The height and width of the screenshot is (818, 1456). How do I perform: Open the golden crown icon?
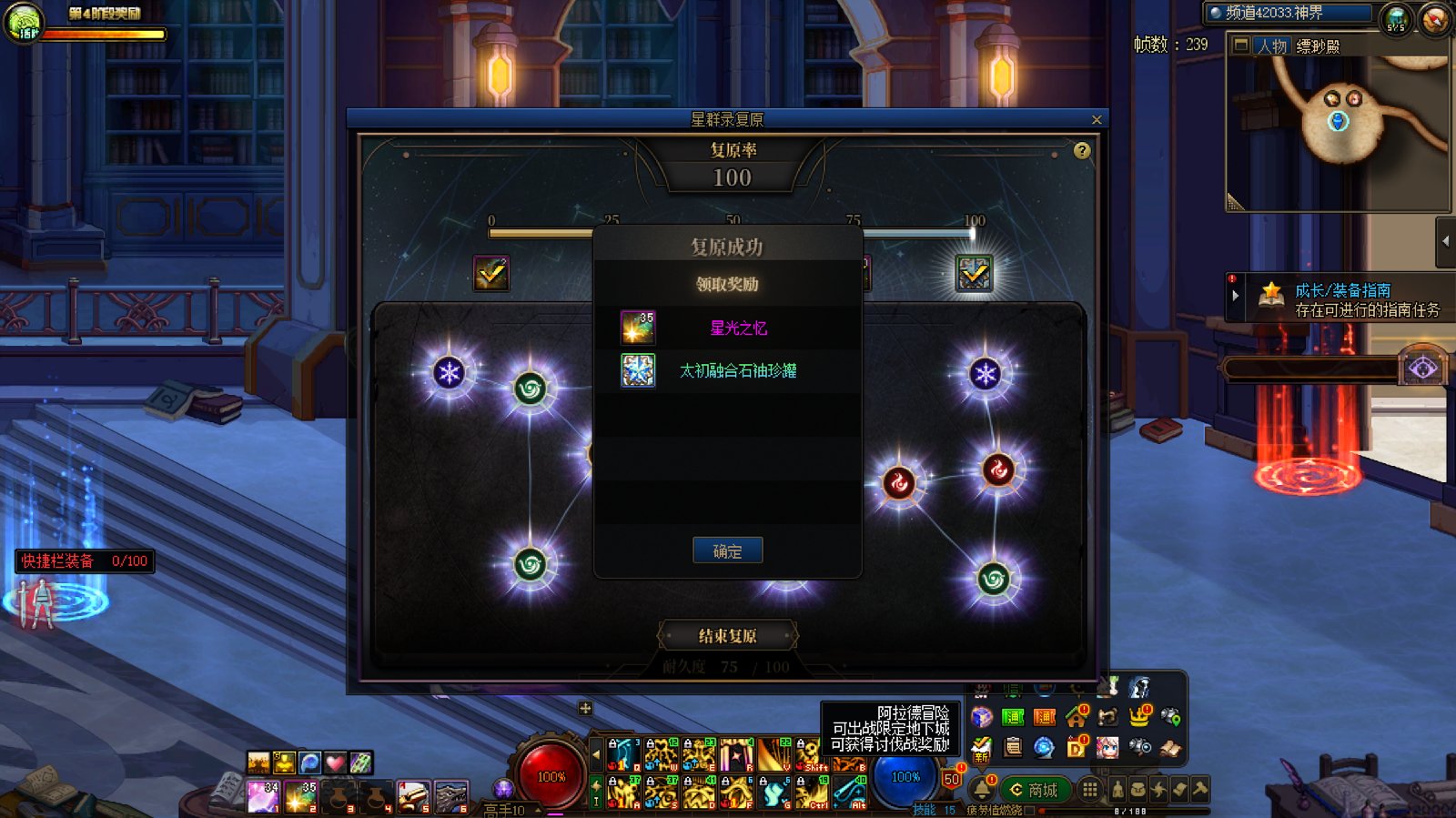click(1138, 717)
